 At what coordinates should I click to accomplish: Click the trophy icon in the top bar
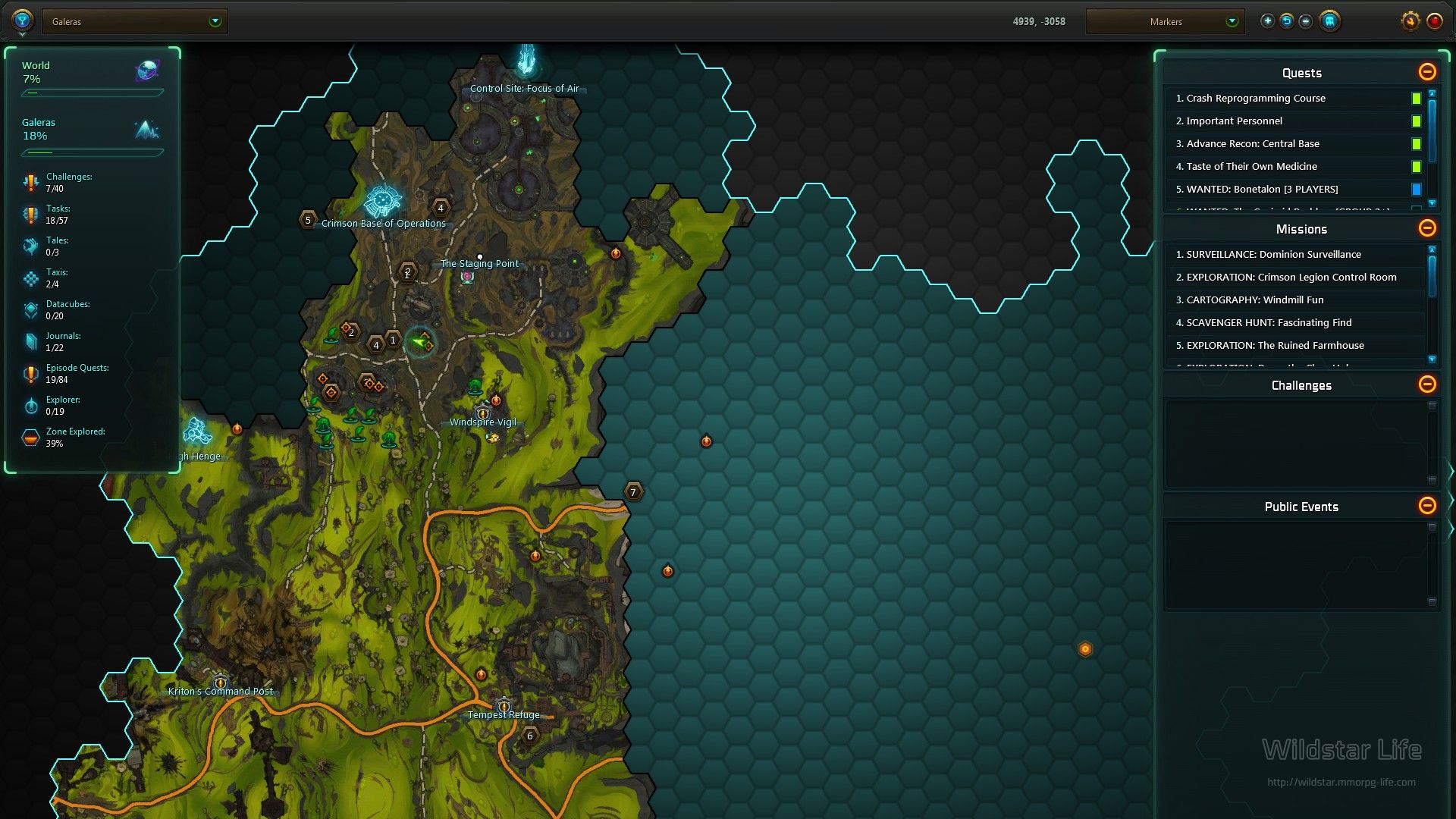click(22, 20)
